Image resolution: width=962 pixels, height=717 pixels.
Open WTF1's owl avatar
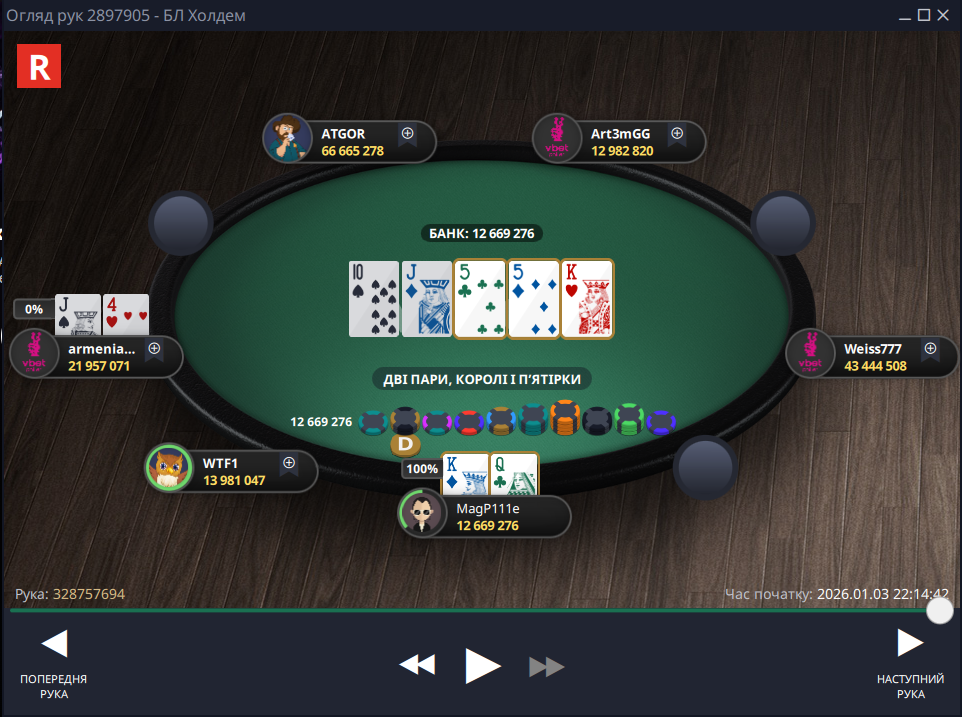(x=169, y=469)
